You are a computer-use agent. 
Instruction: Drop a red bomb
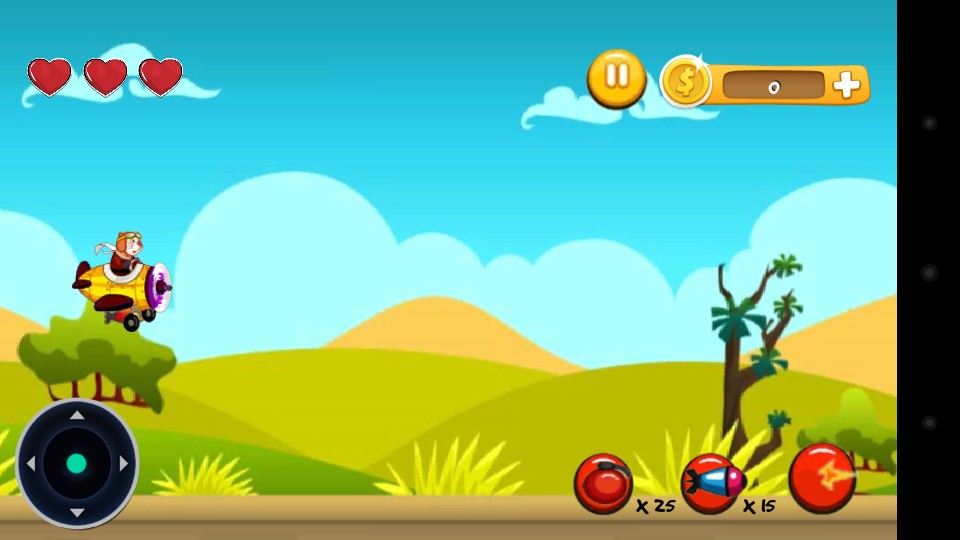(603, 483)
